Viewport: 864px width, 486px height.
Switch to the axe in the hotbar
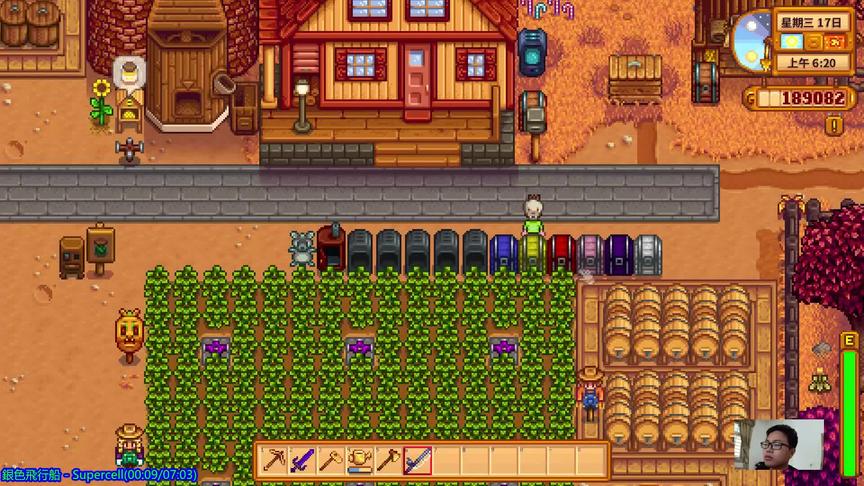(x=389, y=461)
